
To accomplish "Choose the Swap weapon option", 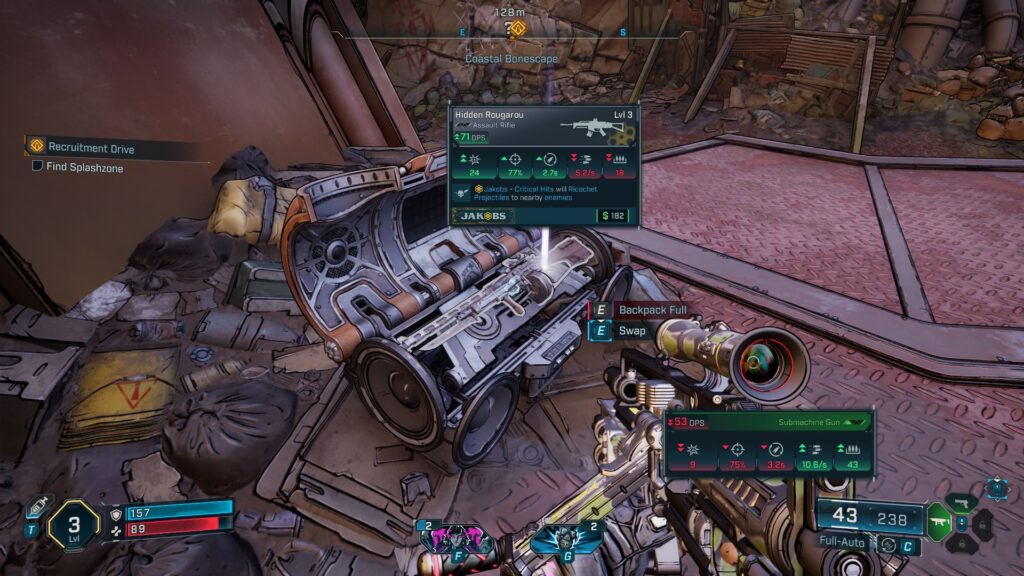I will (632, 331).
